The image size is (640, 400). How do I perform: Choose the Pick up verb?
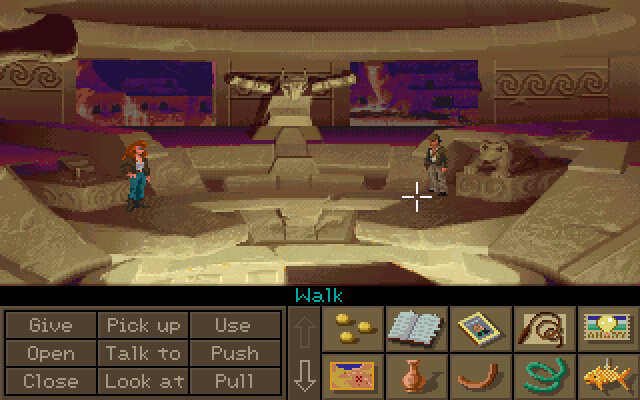(143, 326)
